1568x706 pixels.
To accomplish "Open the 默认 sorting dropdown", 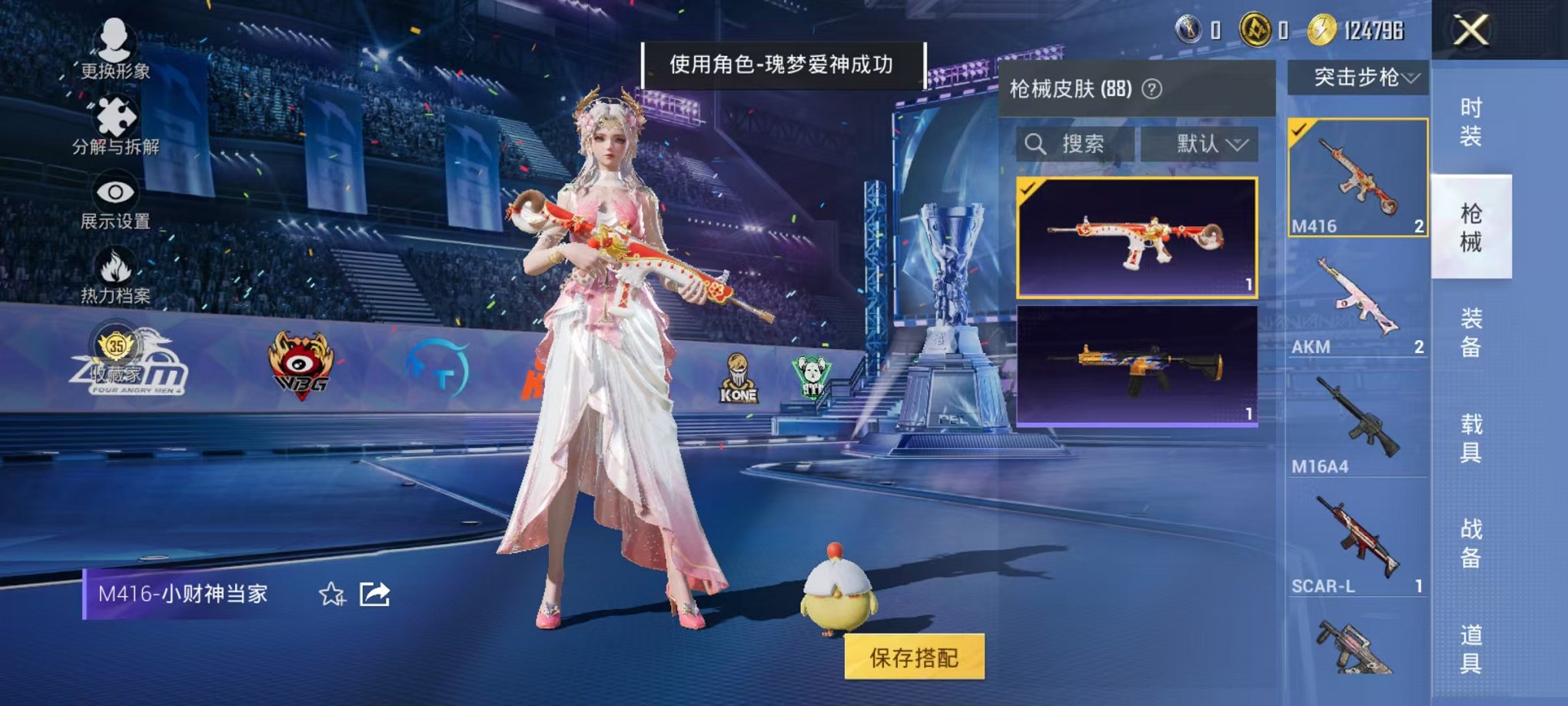I will (1205, 145).
